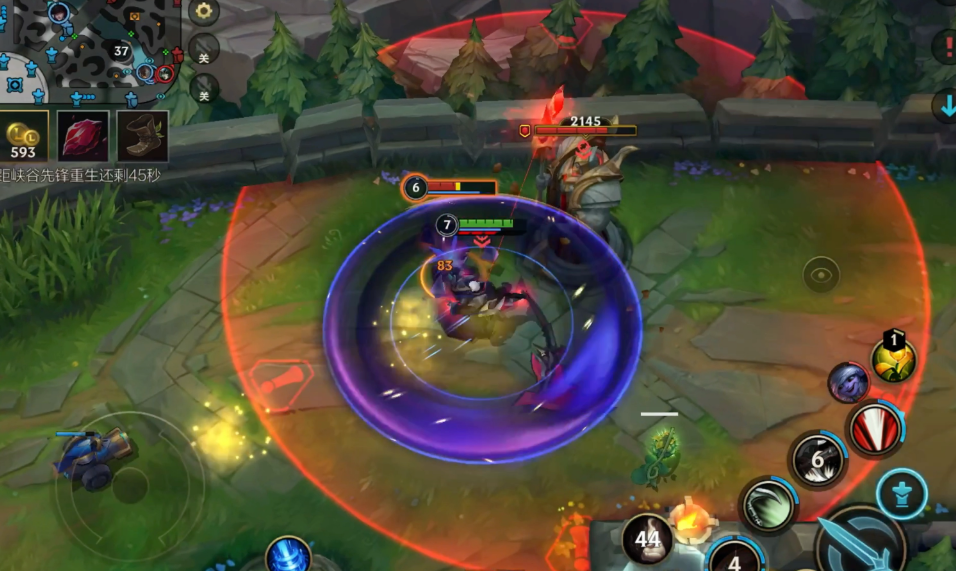The width and height of the screenshot is (956, 571).
Task: Tap the blue tower-targeting attack button
Action: [901, 494]
